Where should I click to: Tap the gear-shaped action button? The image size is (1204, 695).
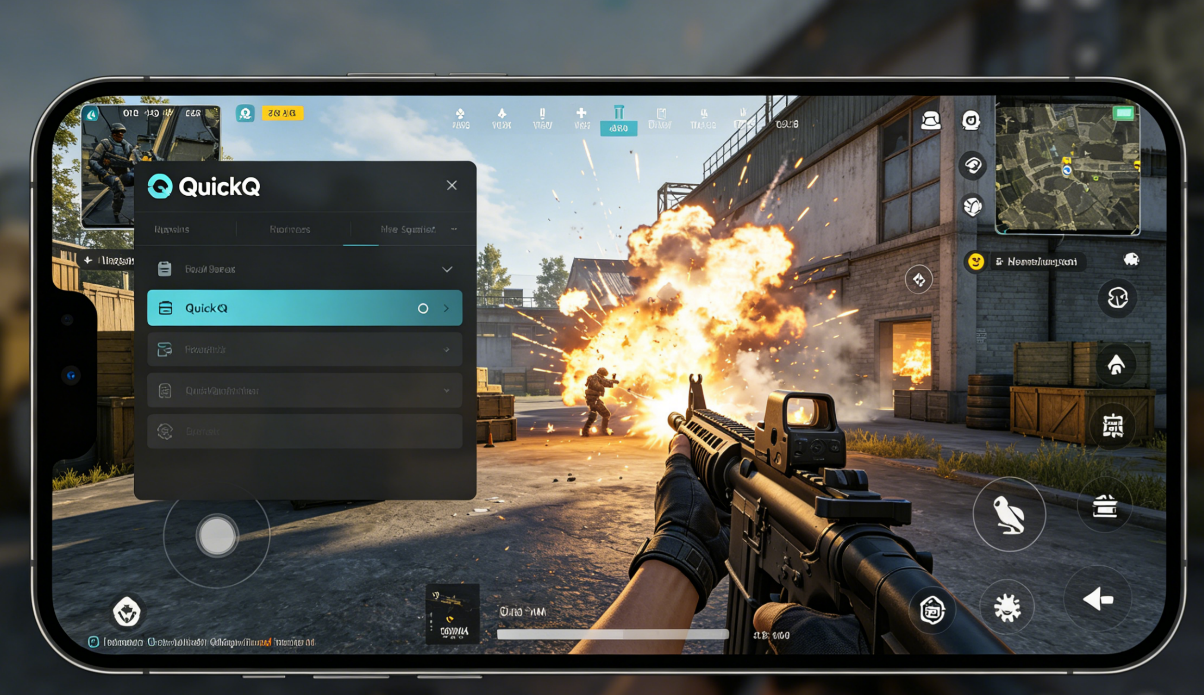1006,607
